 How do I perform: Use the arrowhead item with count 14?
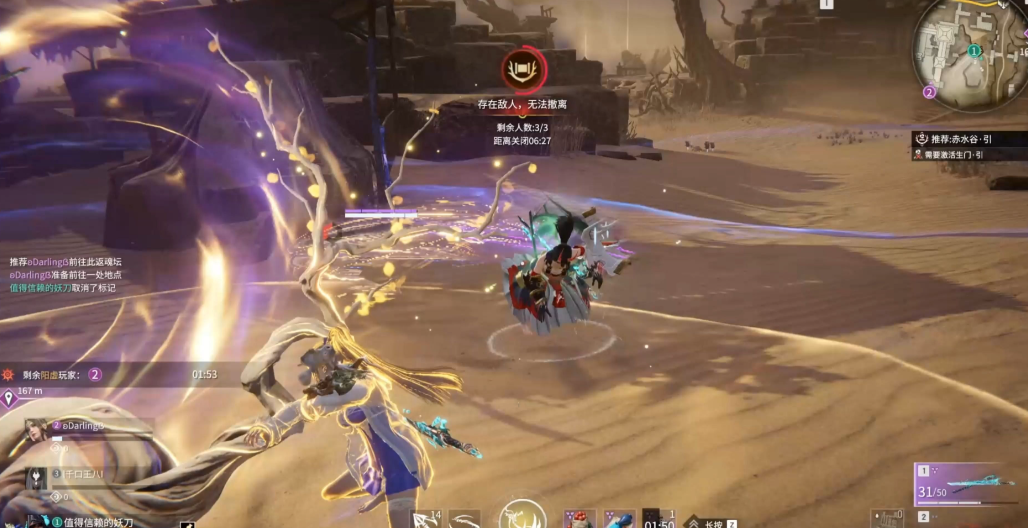click(425, 518)
